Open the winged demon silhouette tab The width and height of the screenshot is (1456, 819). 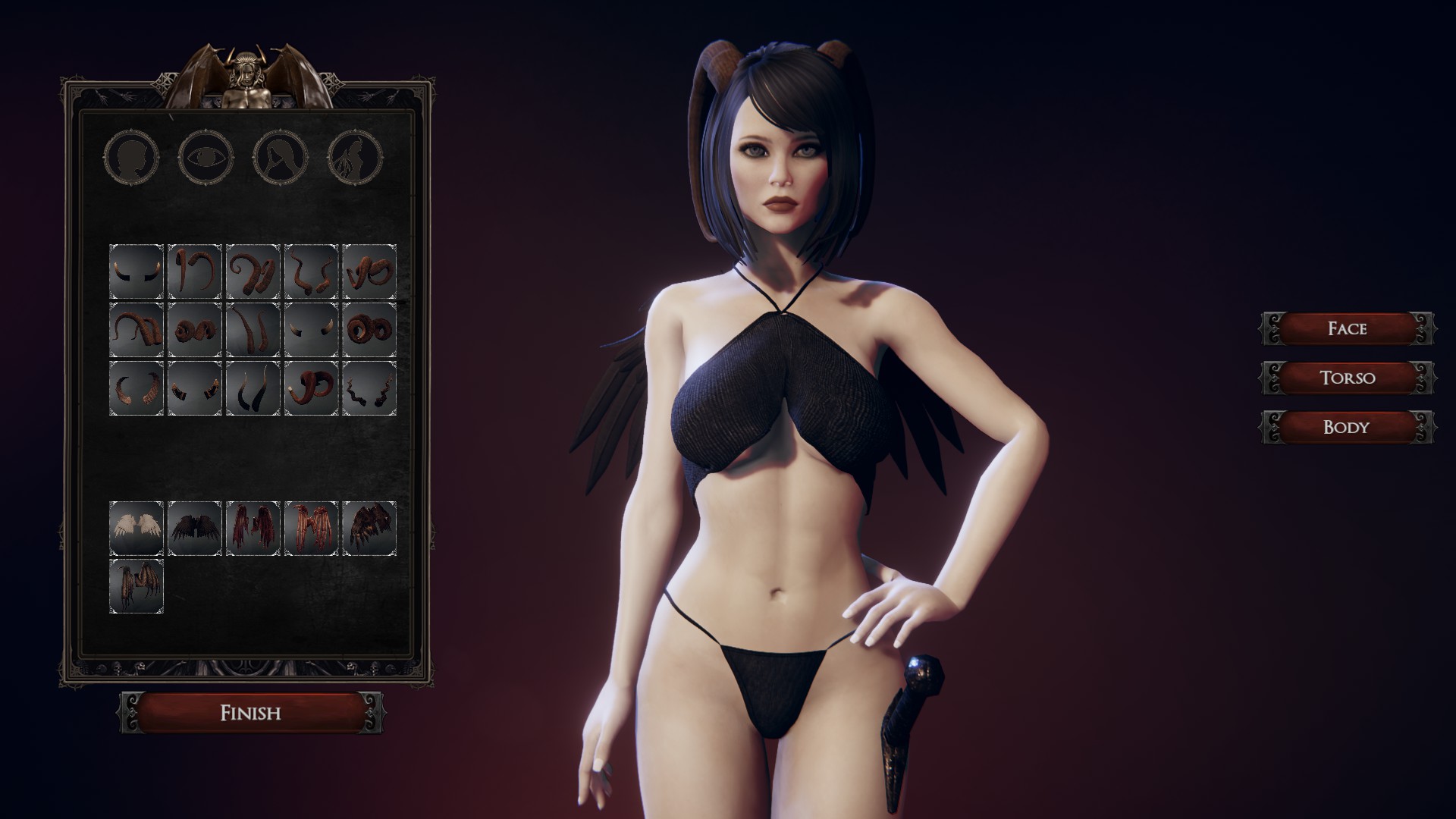[x=354, y=158]
